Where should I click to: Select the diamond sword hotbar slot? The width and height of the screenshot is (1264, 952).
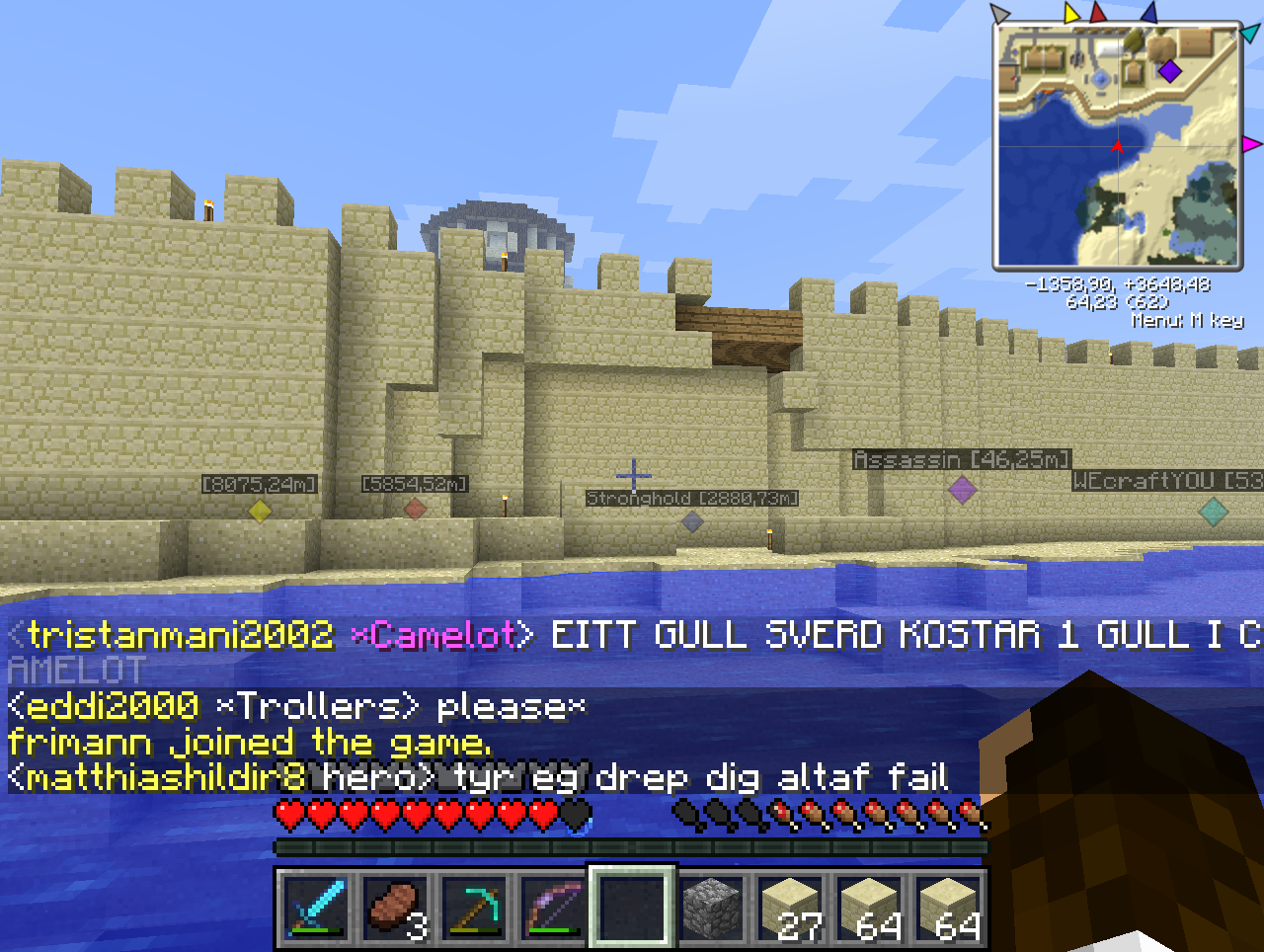(315, 907)
